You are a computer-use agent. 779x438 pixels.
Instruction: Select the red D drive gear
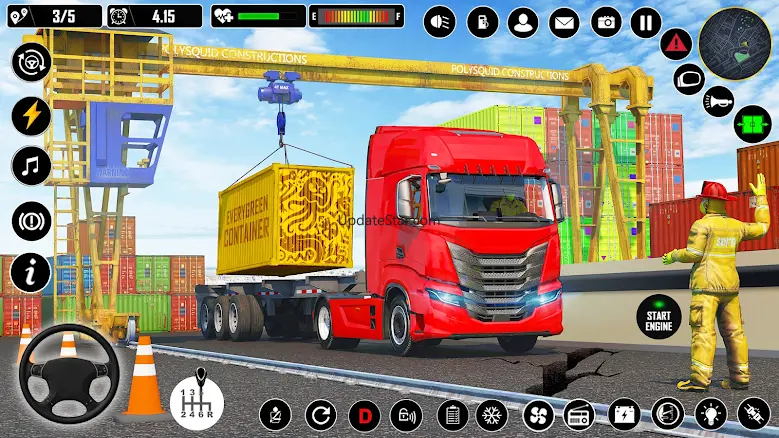tap(364, 414)
